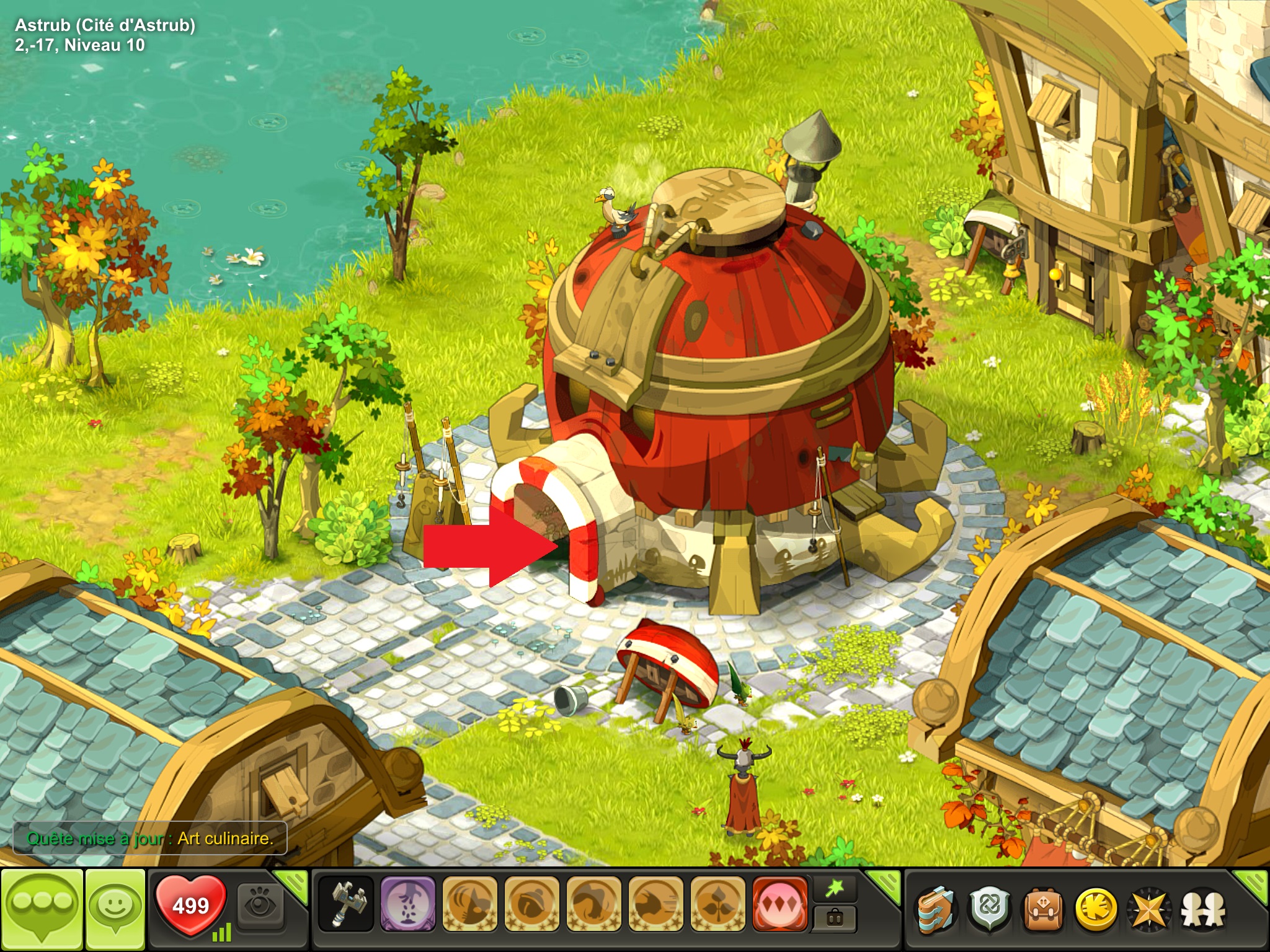This screenshot has width=1270, height=952.
Task: Click the Art culinaire quest update notification
Action: (x=149, y=839)
